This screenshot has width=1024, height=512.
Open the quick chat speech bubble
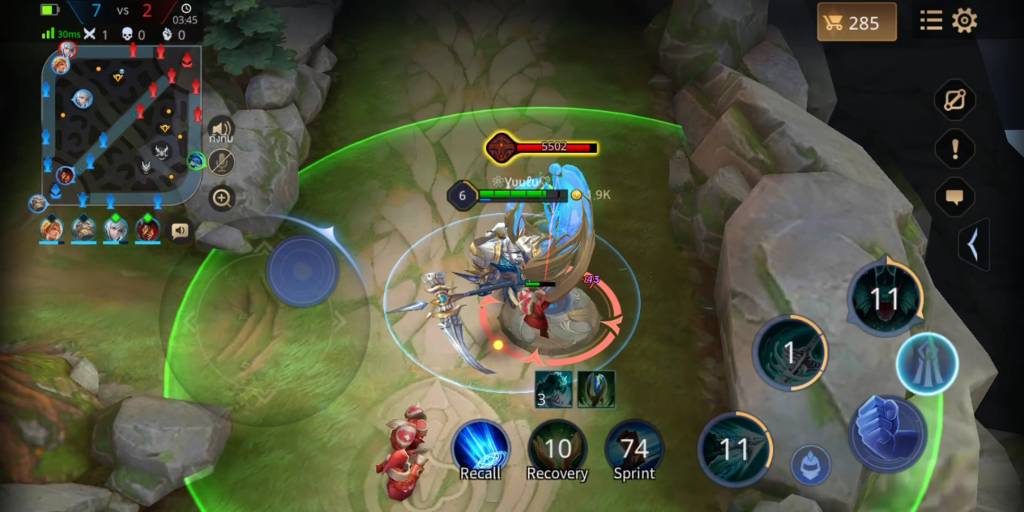[955, 197]
